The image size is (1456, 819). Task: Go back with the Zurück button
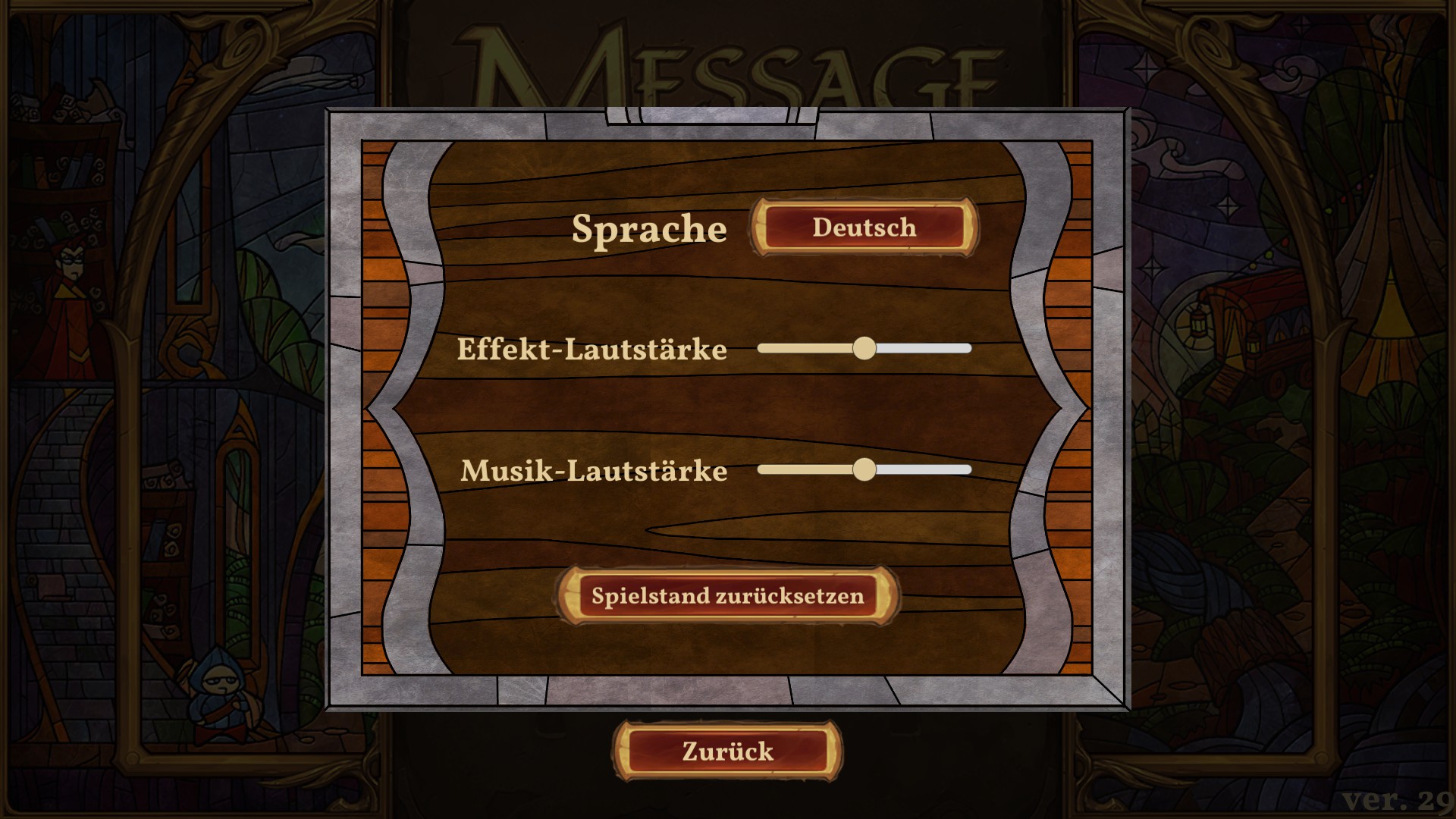pyautogui.click(x=727, y=752)
